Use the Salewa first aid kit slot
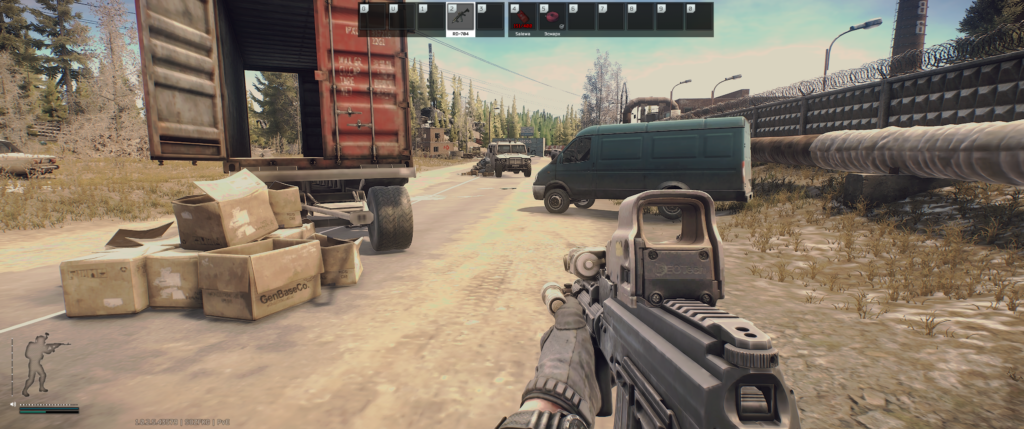Screen dimensions: 1024x429 pyautogui.click(x=521, y=19)
